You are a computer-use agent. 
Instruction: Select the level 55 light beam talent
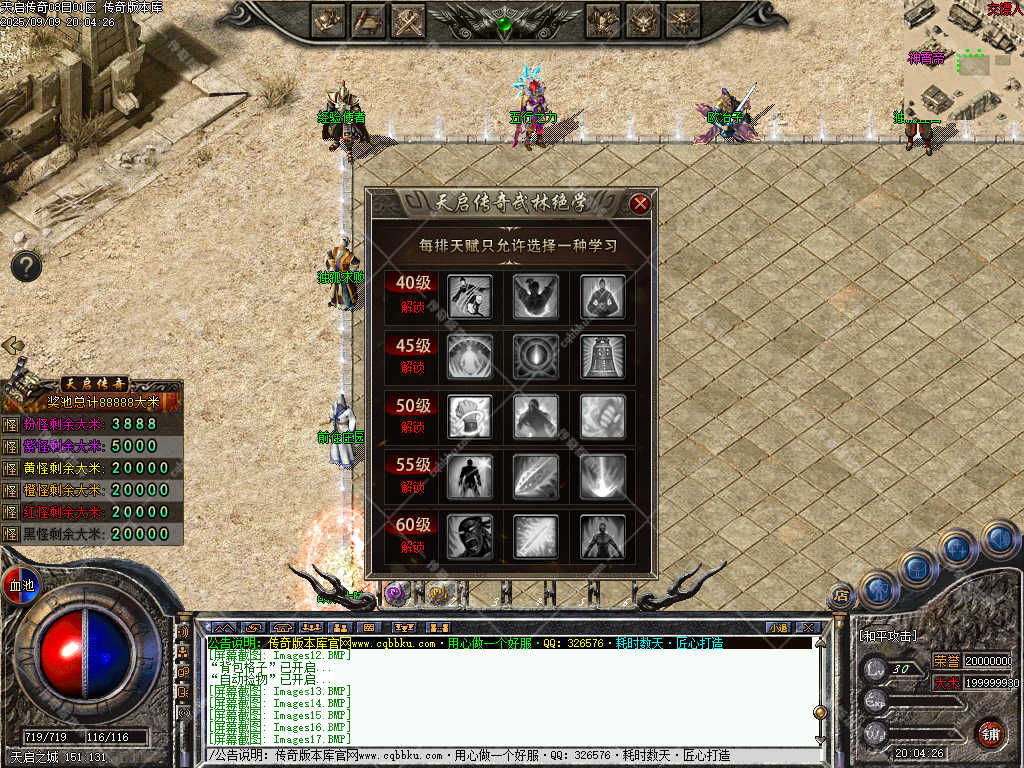pos(603,476)
